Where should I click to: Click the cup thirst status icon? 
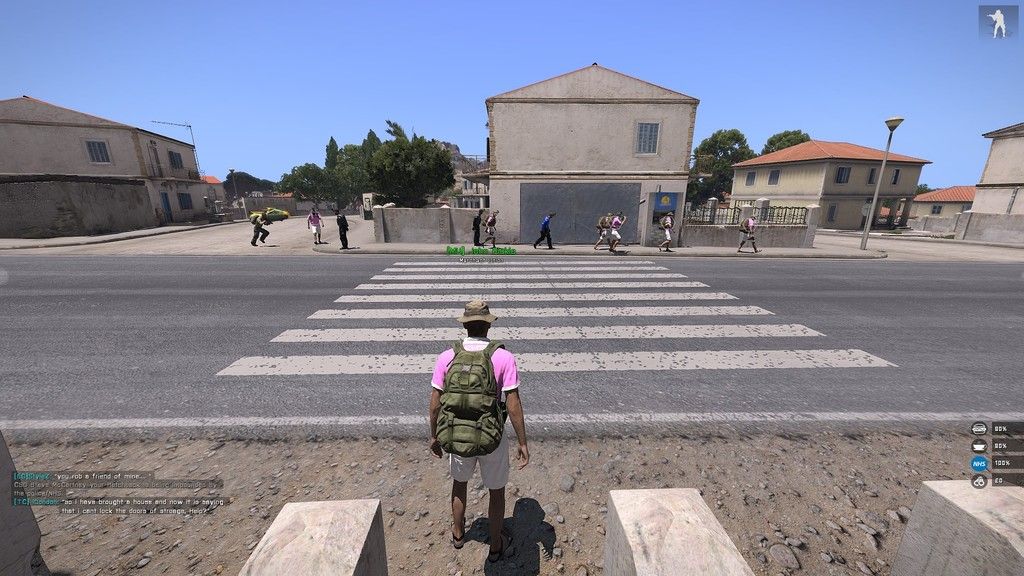click(x=979, y=446)
